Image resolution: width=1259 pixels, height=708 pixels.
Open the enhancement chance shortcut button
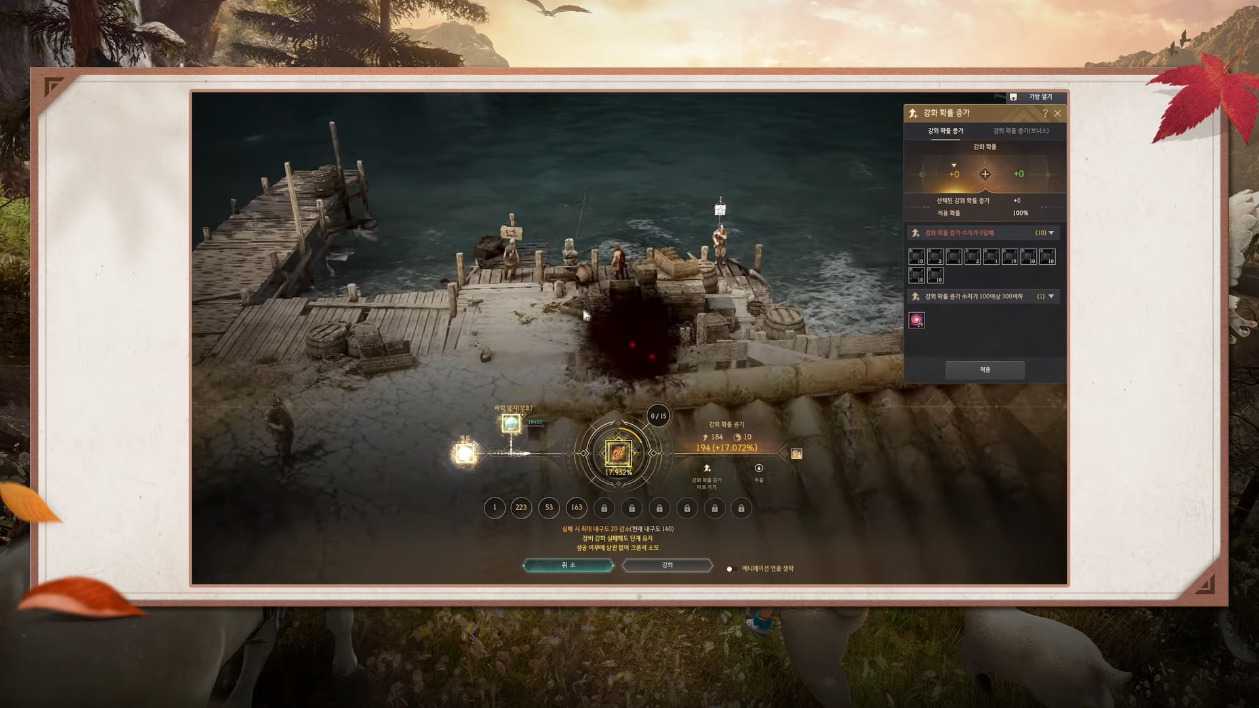pos(707,470)
